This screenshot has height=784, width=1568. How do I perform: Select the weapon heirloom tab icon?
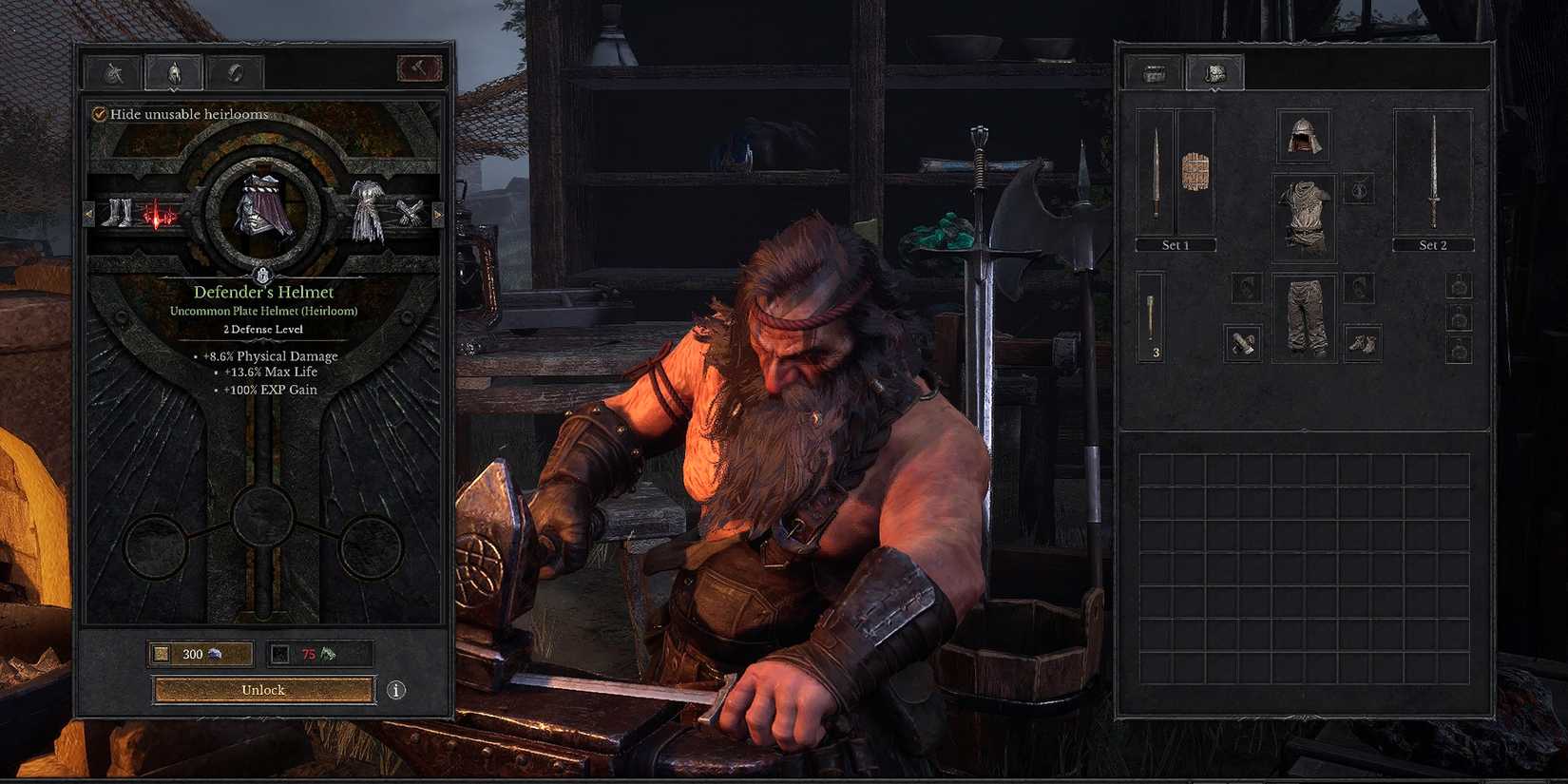[114, 70]
